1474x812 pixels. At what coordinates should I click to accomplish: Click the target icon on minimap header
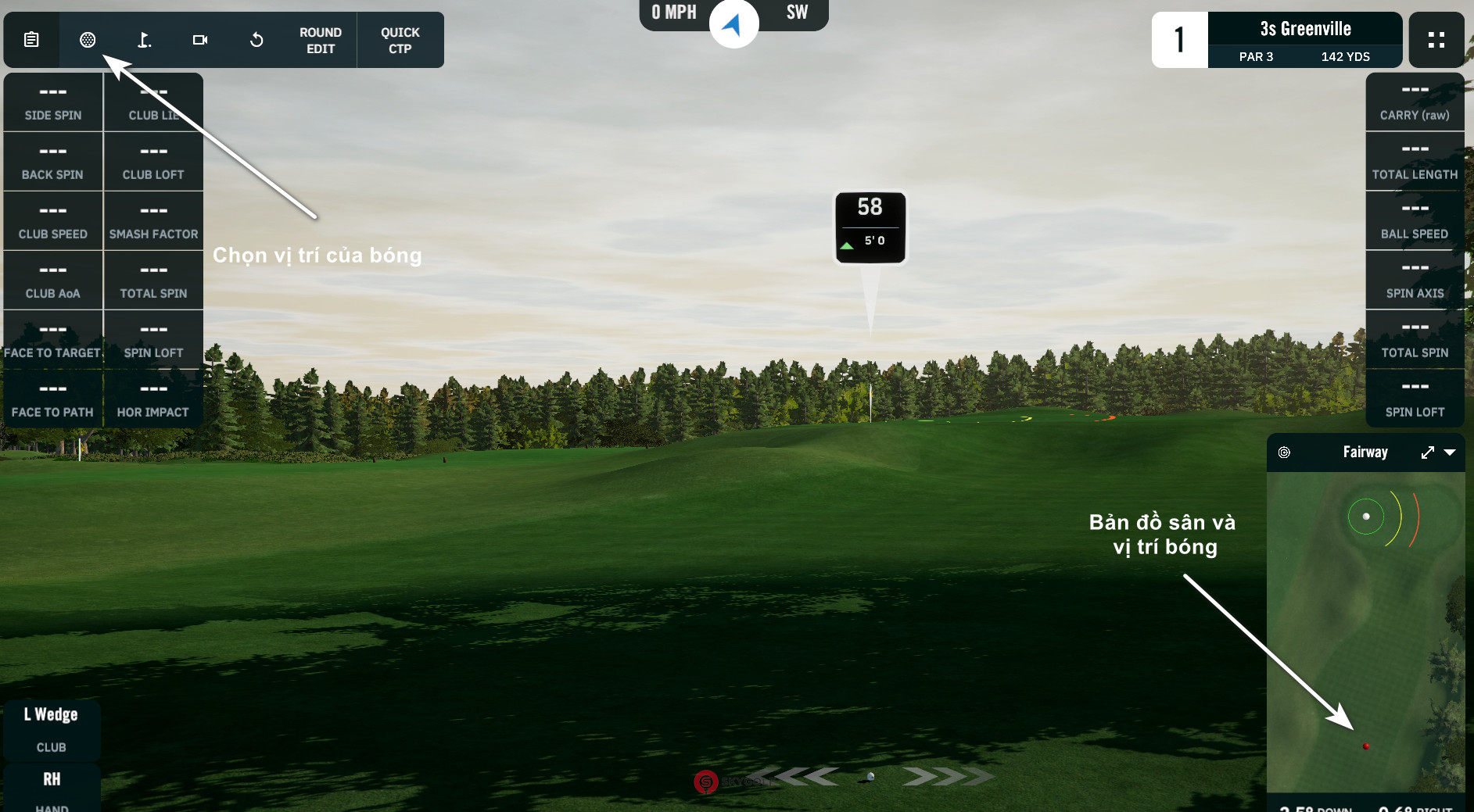click(x=1284, y=453)
